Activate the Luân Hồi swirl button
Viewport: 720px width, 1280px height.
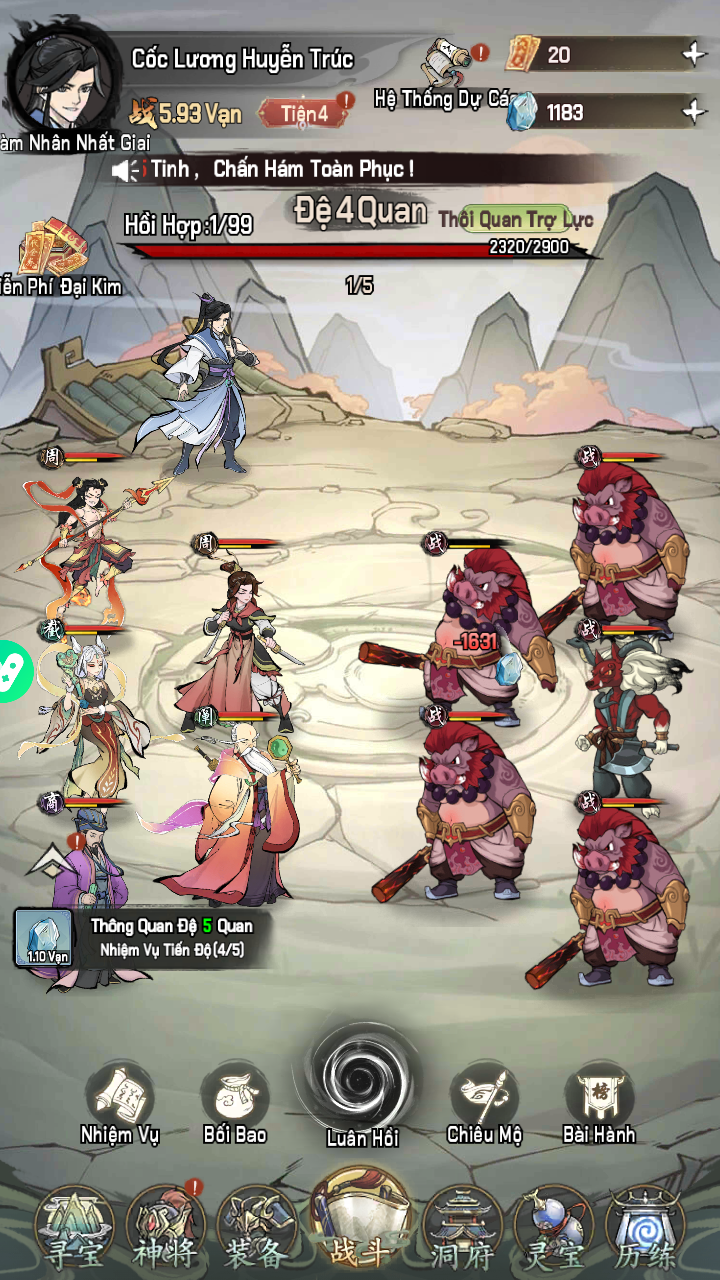pos(361,1078)
